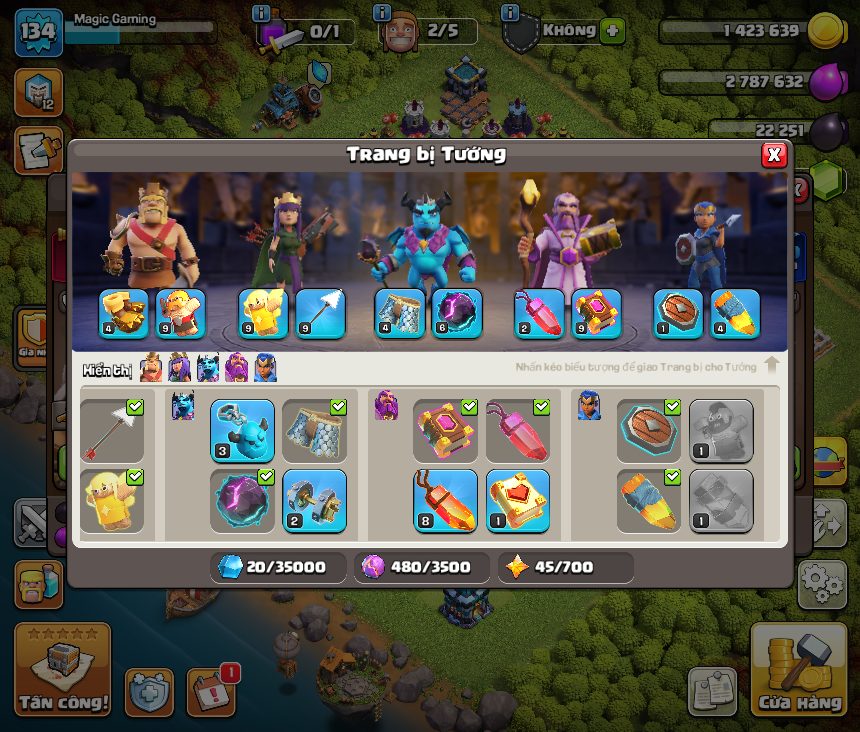This screenshot has width=860, height=732.
Task: Select the Barbarian King's equipped gauntlet slot
Action: (x=124, y=313)
